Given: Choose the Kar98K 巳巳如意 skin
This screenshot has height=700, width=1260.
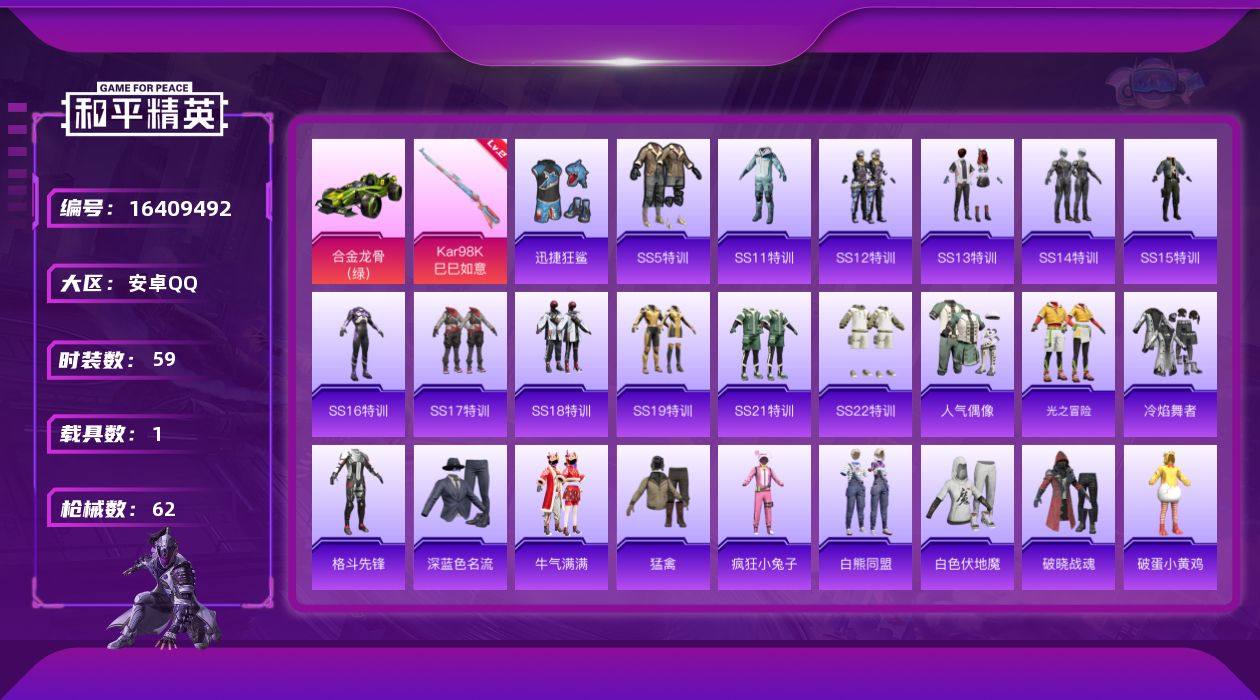Looking at the screenshot, I should click(x=460, y=211).
